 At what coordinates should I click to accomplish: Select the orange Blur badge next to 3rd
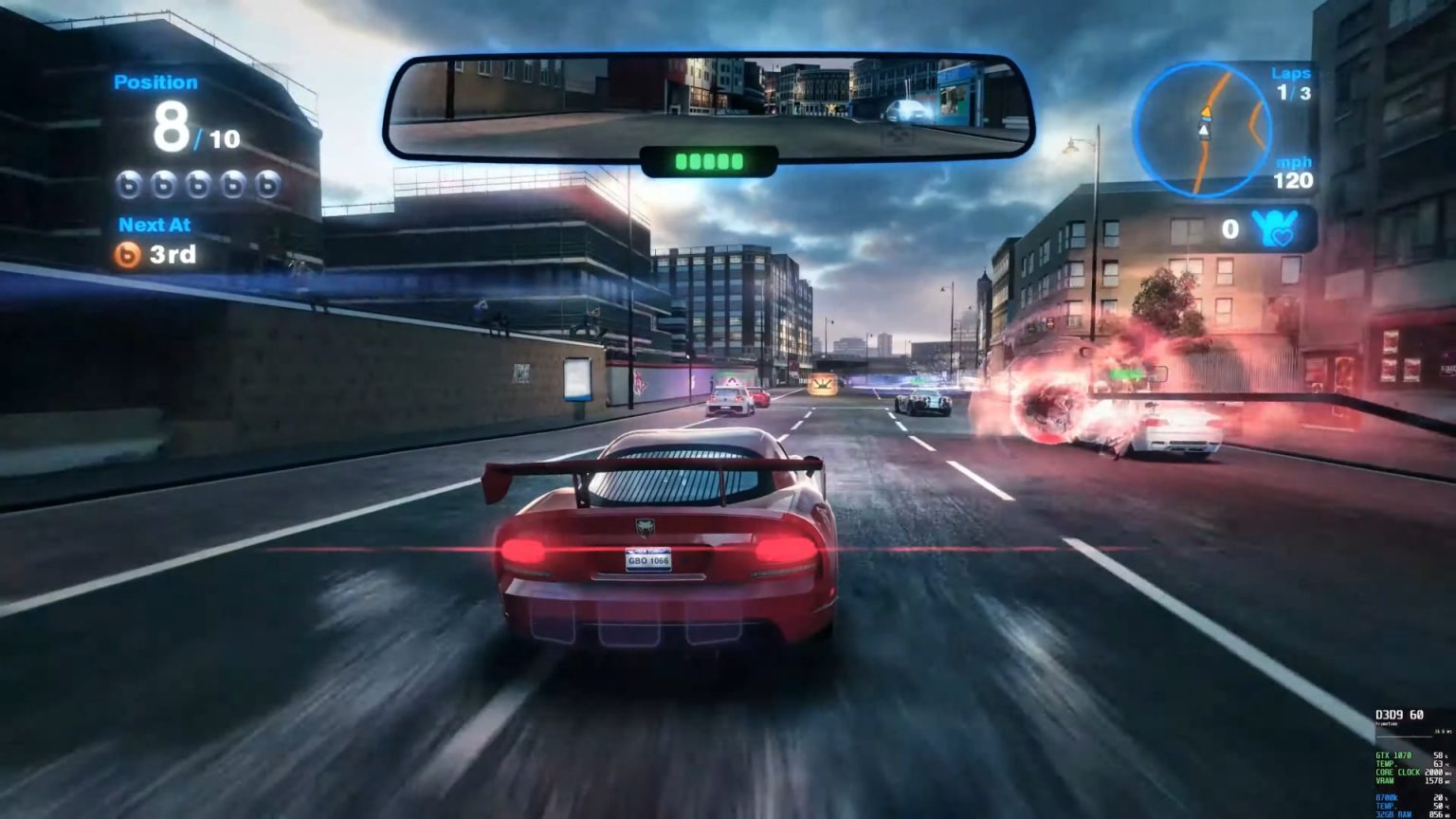click(125, 252)
